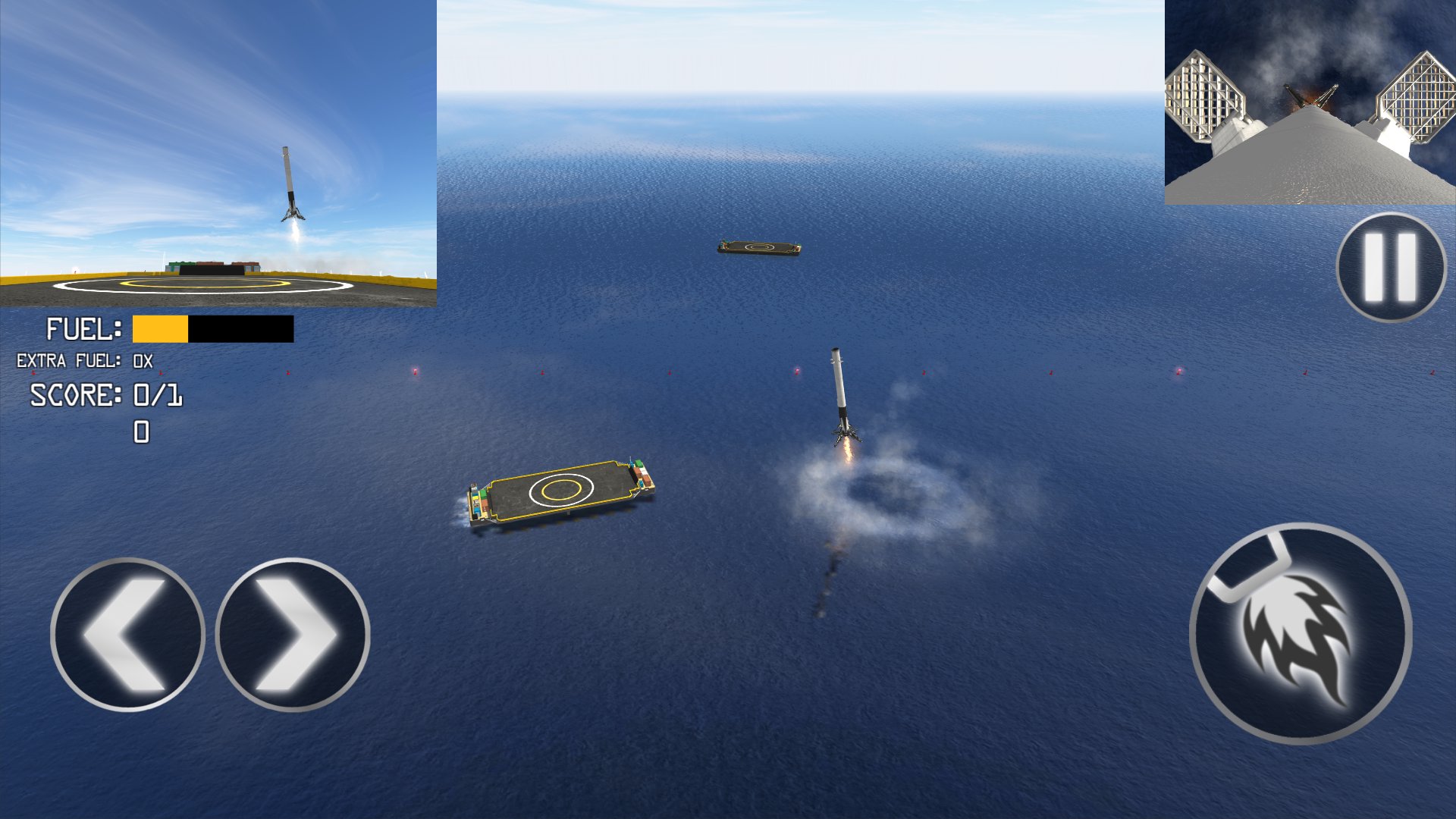Click the SCORE: 0/1 text
The width and height of the screenshot is (1456, 819).
coord(106,394)
